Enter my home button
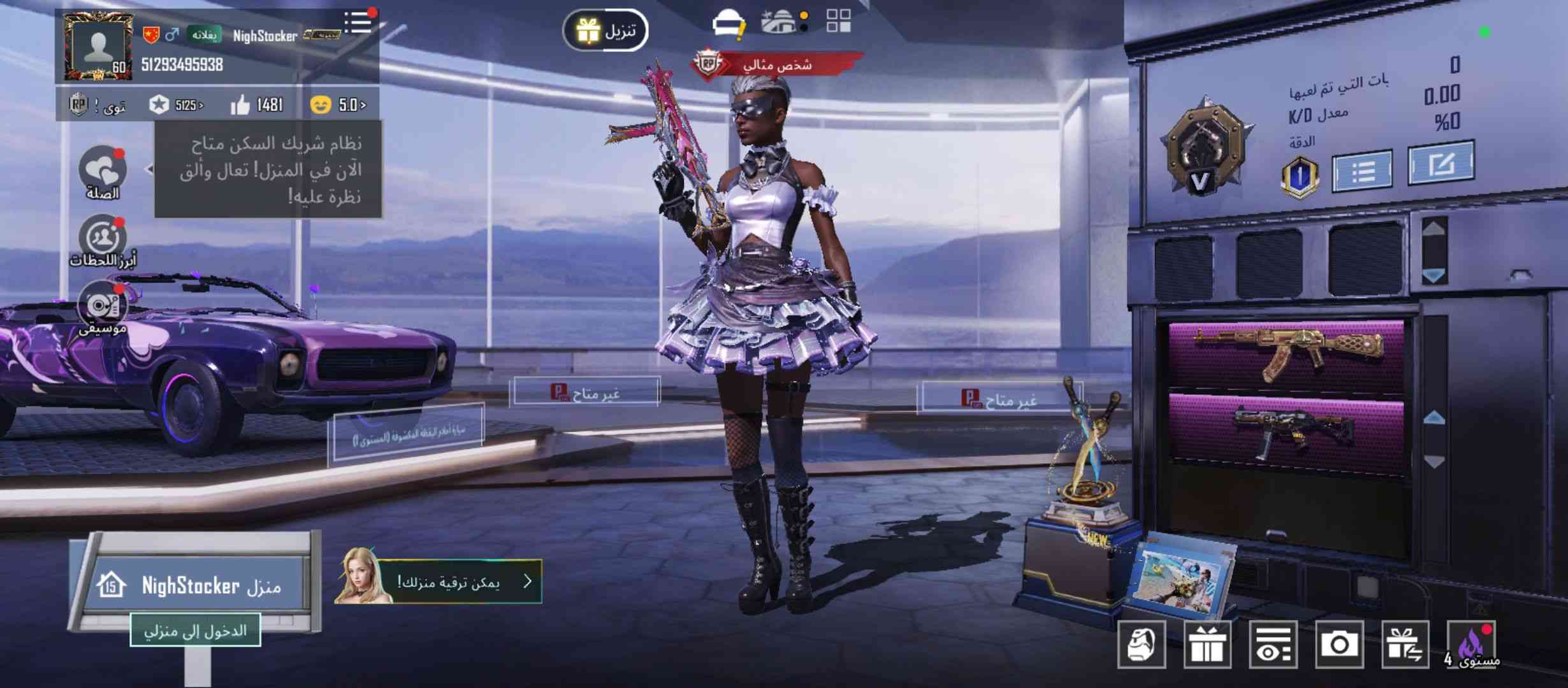The width and height of the screenshot is (1568, 688). coord(195,631)
